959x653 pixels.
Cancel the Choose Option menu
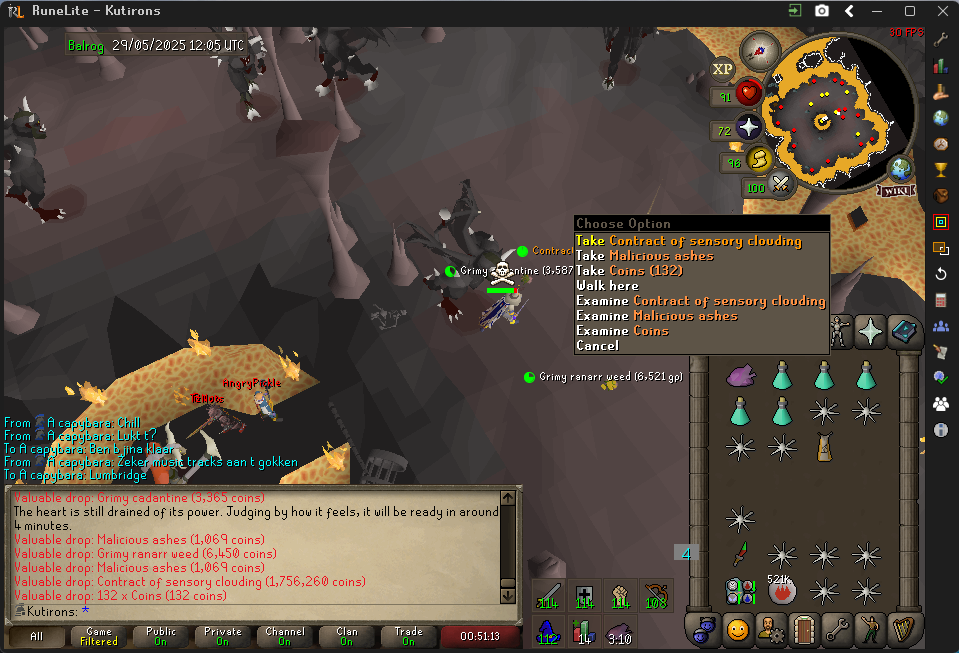597,346
